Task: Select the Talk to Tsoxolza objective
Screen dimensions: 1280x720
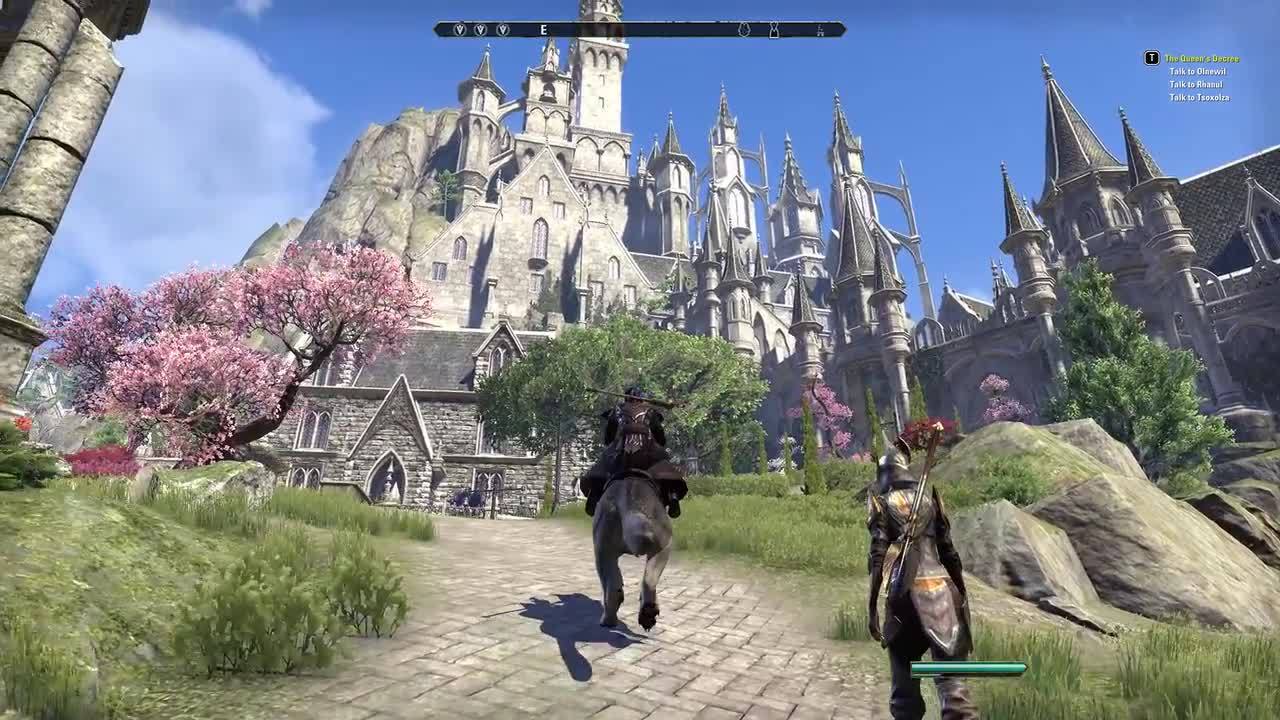Action: pos(1199,97)
